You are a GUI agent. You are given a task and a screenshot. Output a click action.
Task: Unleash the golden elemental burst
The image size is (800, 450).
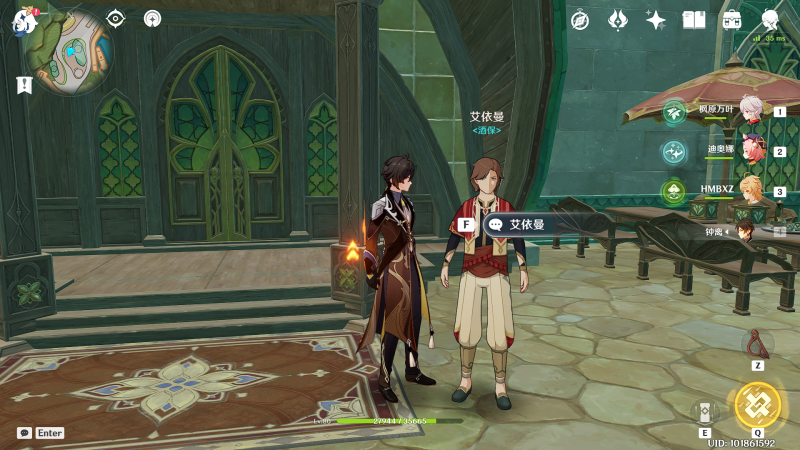(757, 405)
